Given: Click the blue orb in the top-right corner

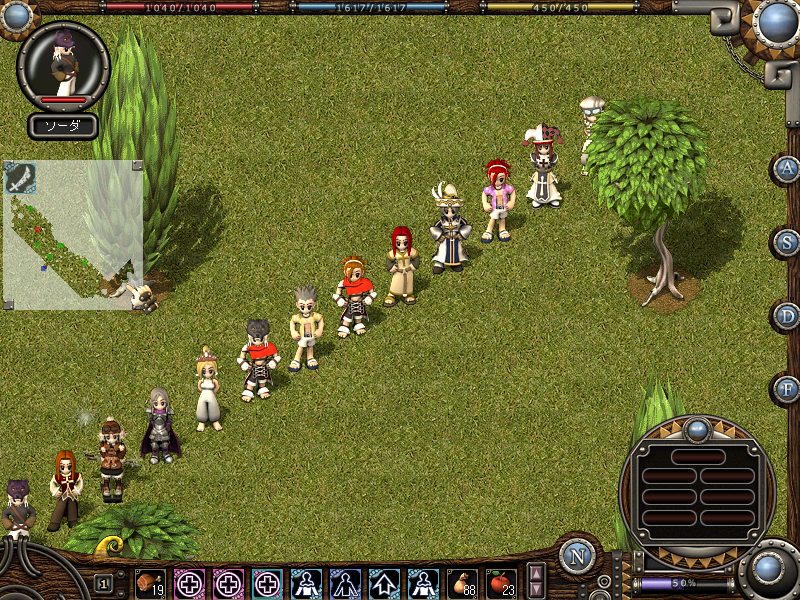Looking at the screenshot, I should coord(776,20).
